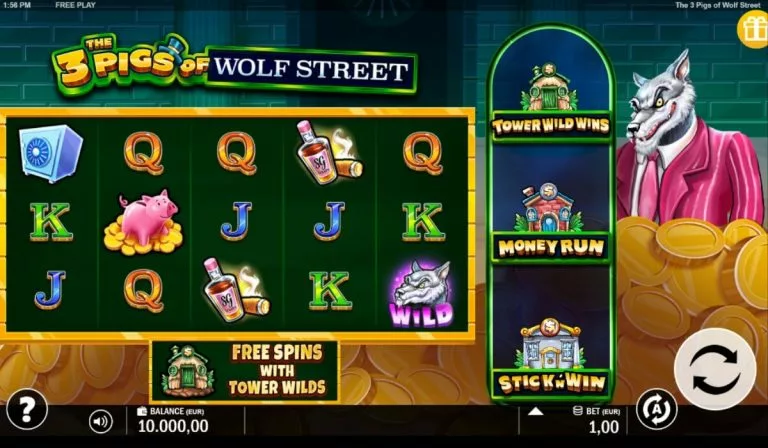This screenshot has height=448, width=768.
Task: Select the Money Run feature panel
Action: 551,222
